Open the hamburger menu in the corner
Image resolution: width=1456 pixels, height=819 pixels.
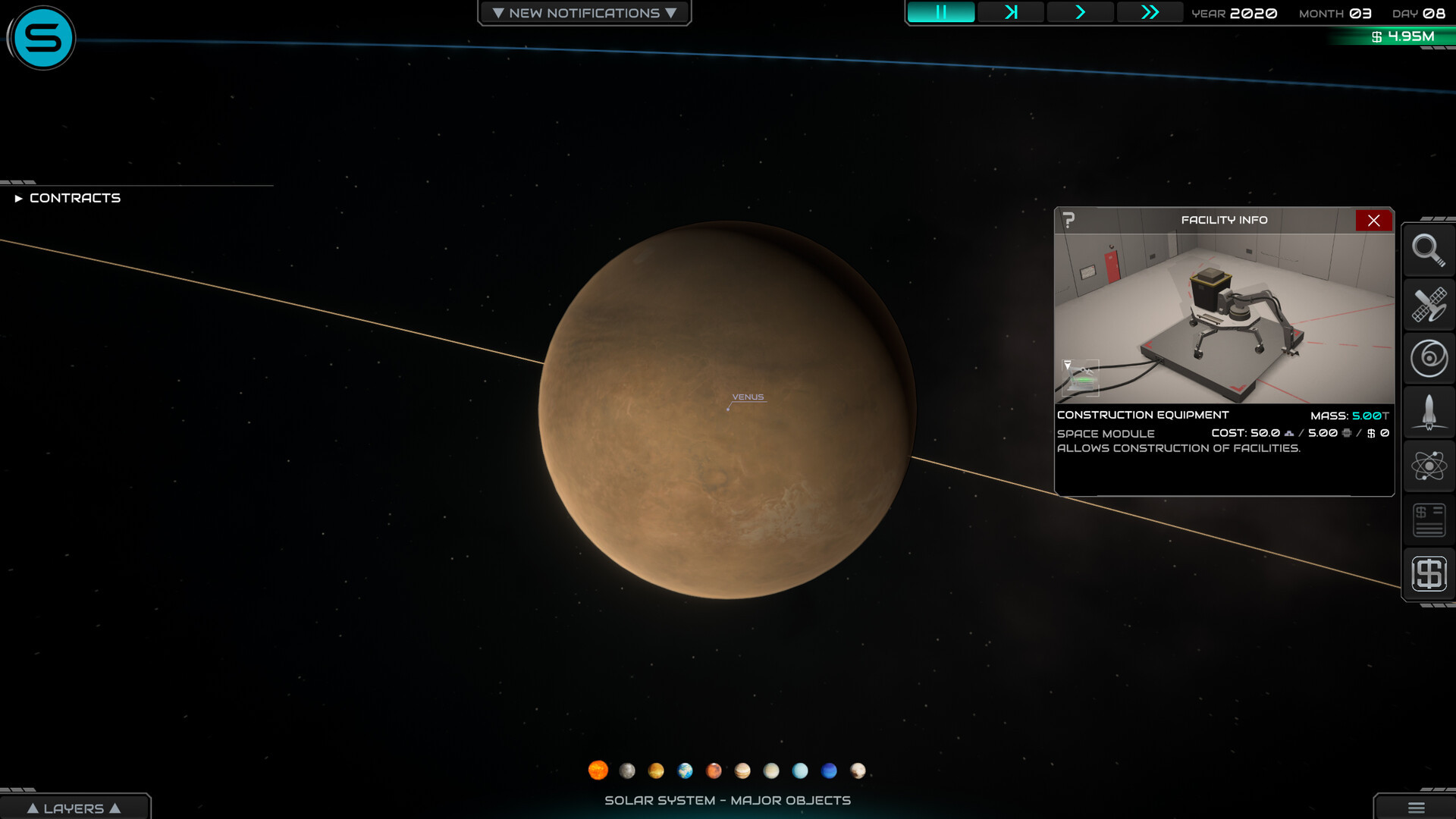tap(1416, 808)
